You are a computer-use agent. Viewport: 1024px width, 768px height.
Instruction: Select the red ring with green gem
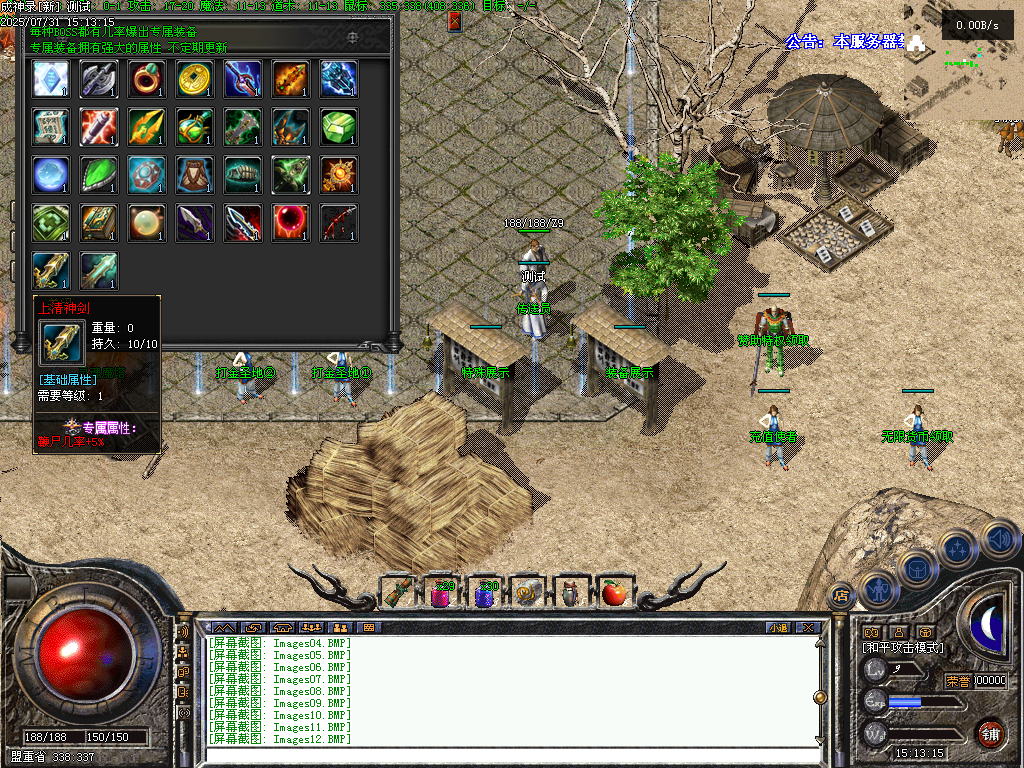pos(147,79)
